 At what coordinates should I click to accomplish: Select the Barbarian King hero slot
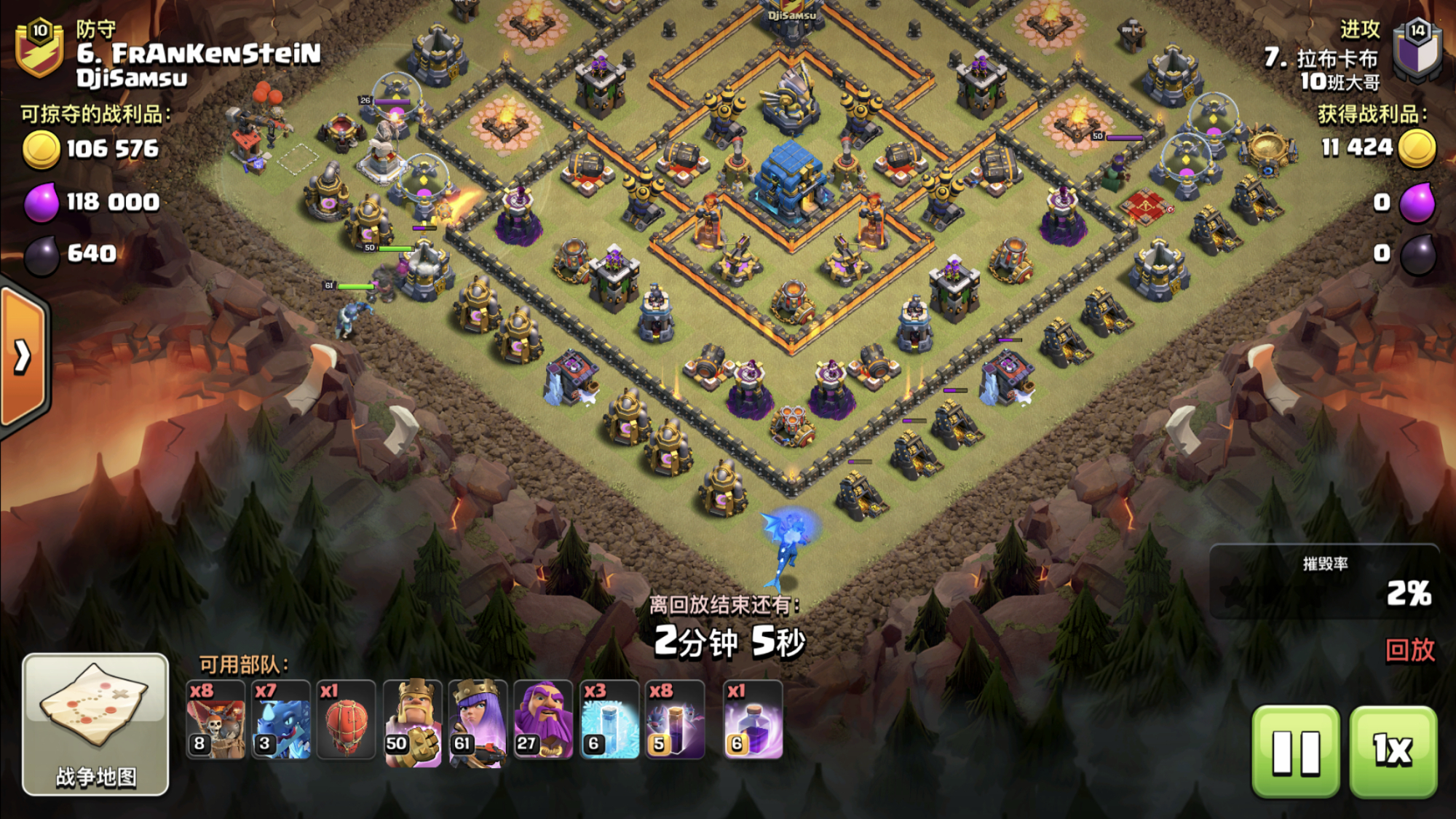click(x=412, y=720)
